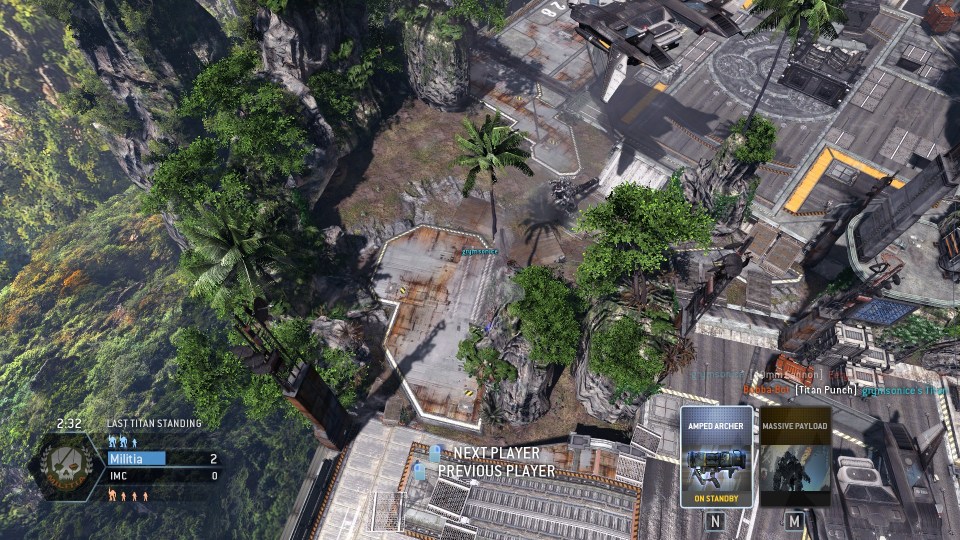Click the Militia skull faction emblem
960x540 pixels.
pyautogui.click(x=70, y=462)
